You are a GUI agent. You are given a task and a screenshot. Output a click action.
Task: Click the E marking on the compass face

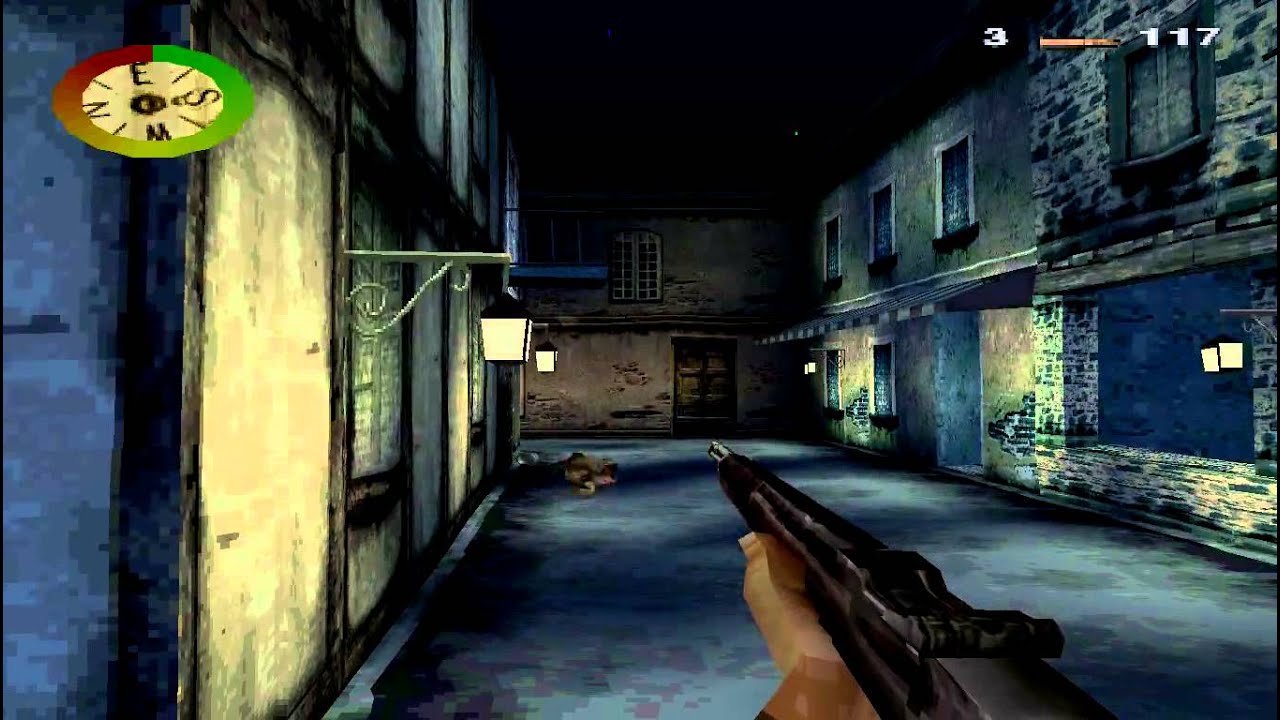click(139, 73)
